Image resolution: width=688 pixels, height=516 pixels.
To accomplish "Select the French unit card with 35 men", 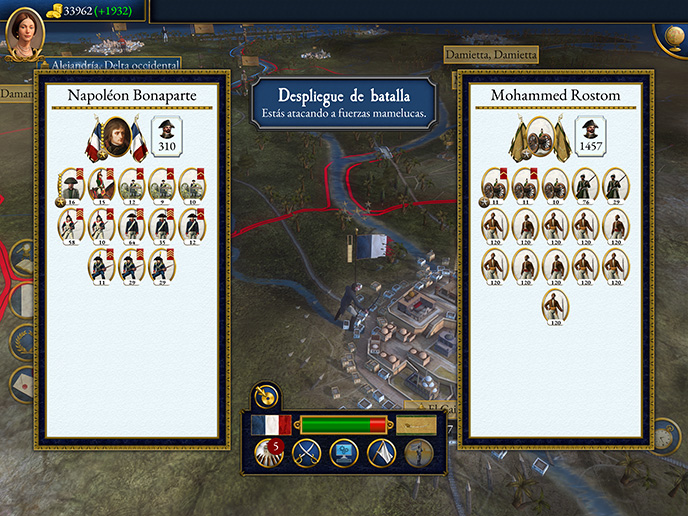I will [x=162, y=225].
